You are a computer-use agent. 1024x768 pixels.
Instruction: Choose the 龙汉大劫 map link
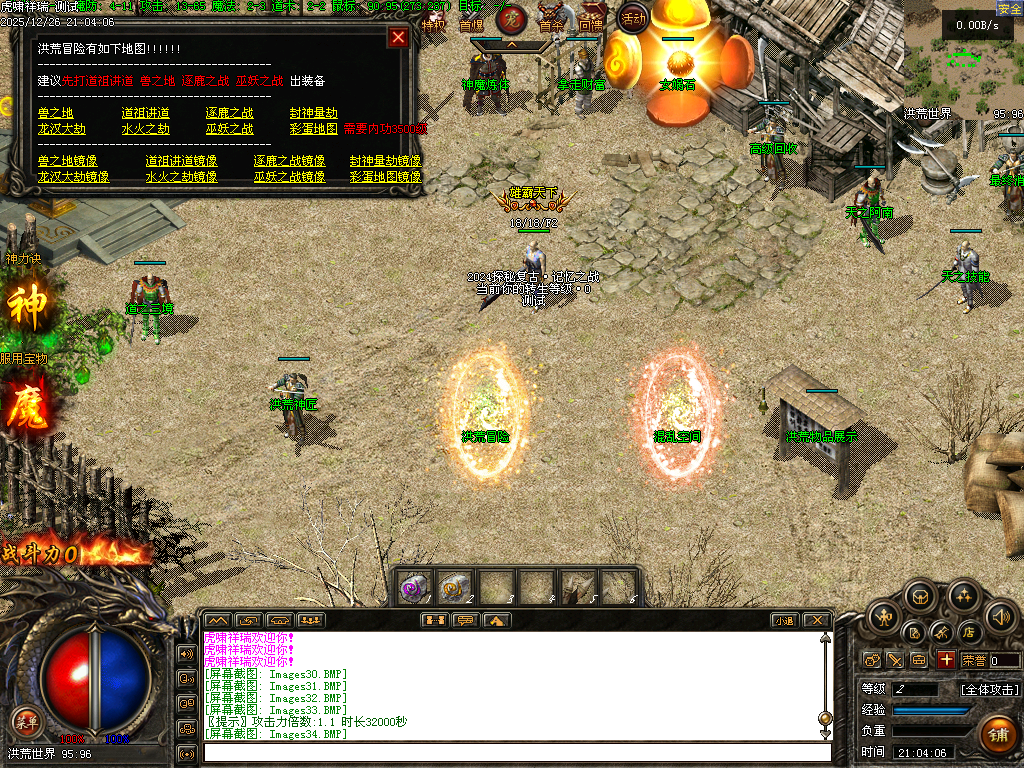click(62, 129)
